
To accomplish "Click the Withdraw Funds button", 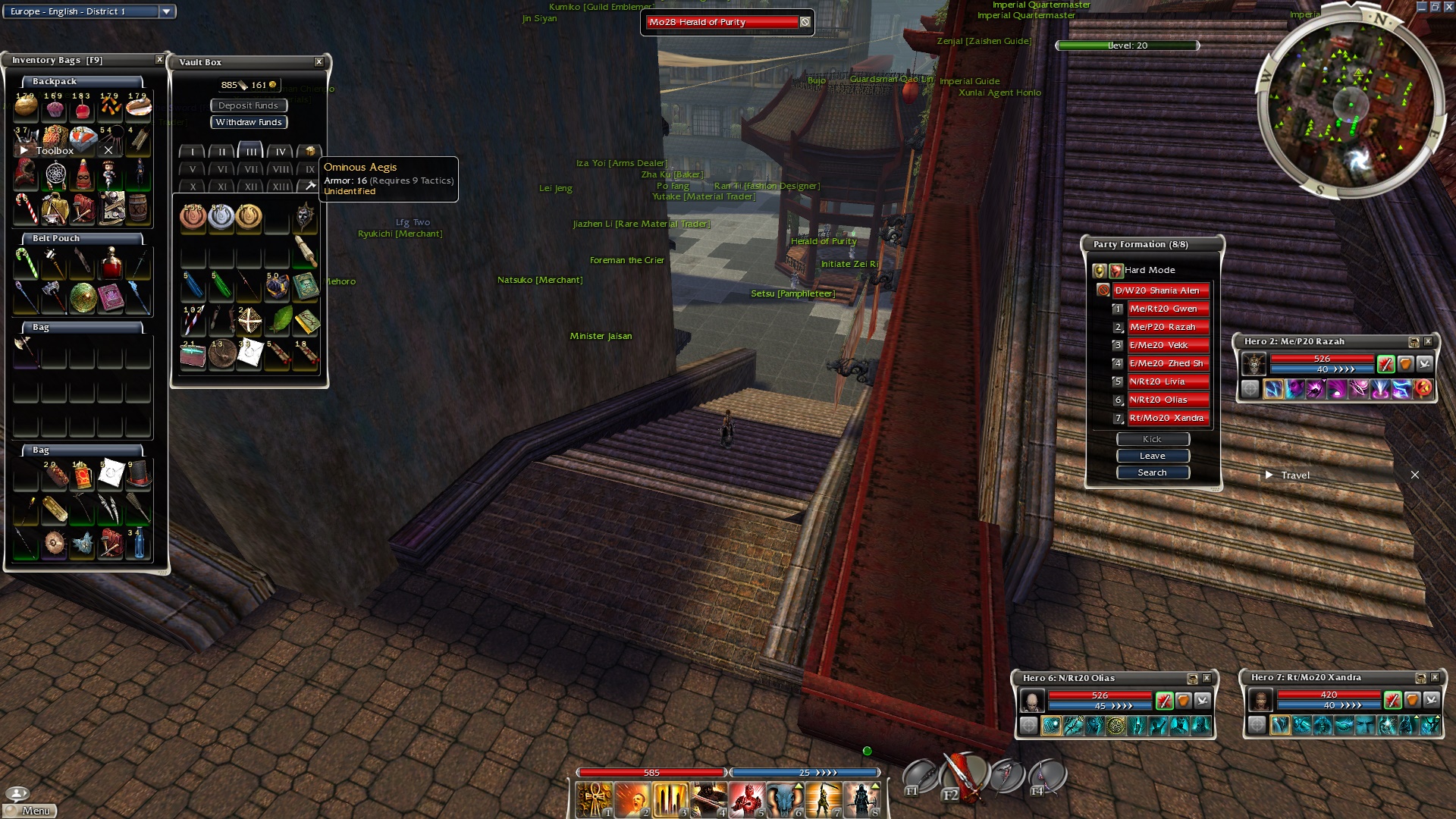I will (x=249, y=122).
